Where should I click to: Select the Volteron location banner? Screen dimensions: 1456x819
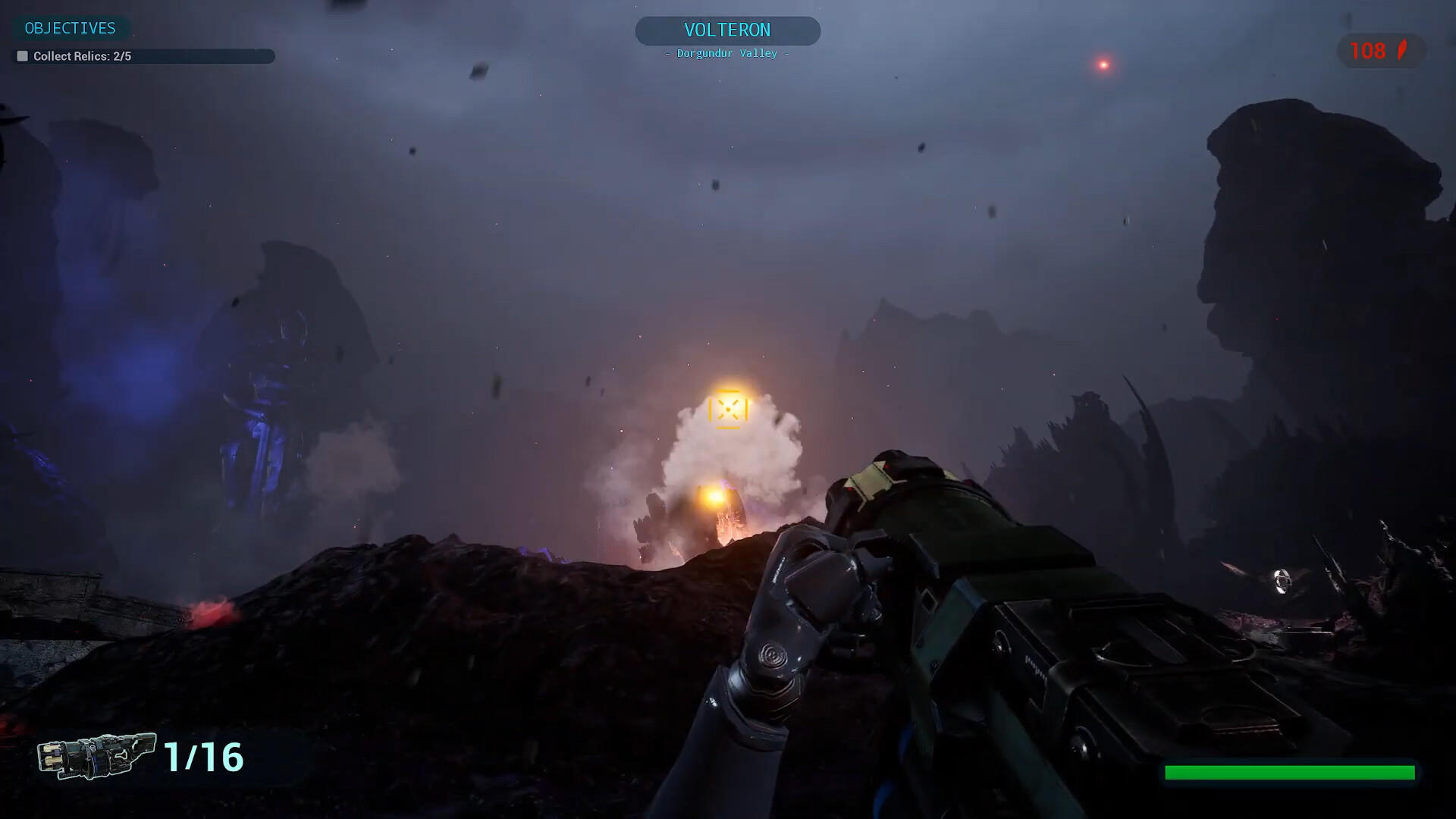pyautogui.click(x=727, y=31)
